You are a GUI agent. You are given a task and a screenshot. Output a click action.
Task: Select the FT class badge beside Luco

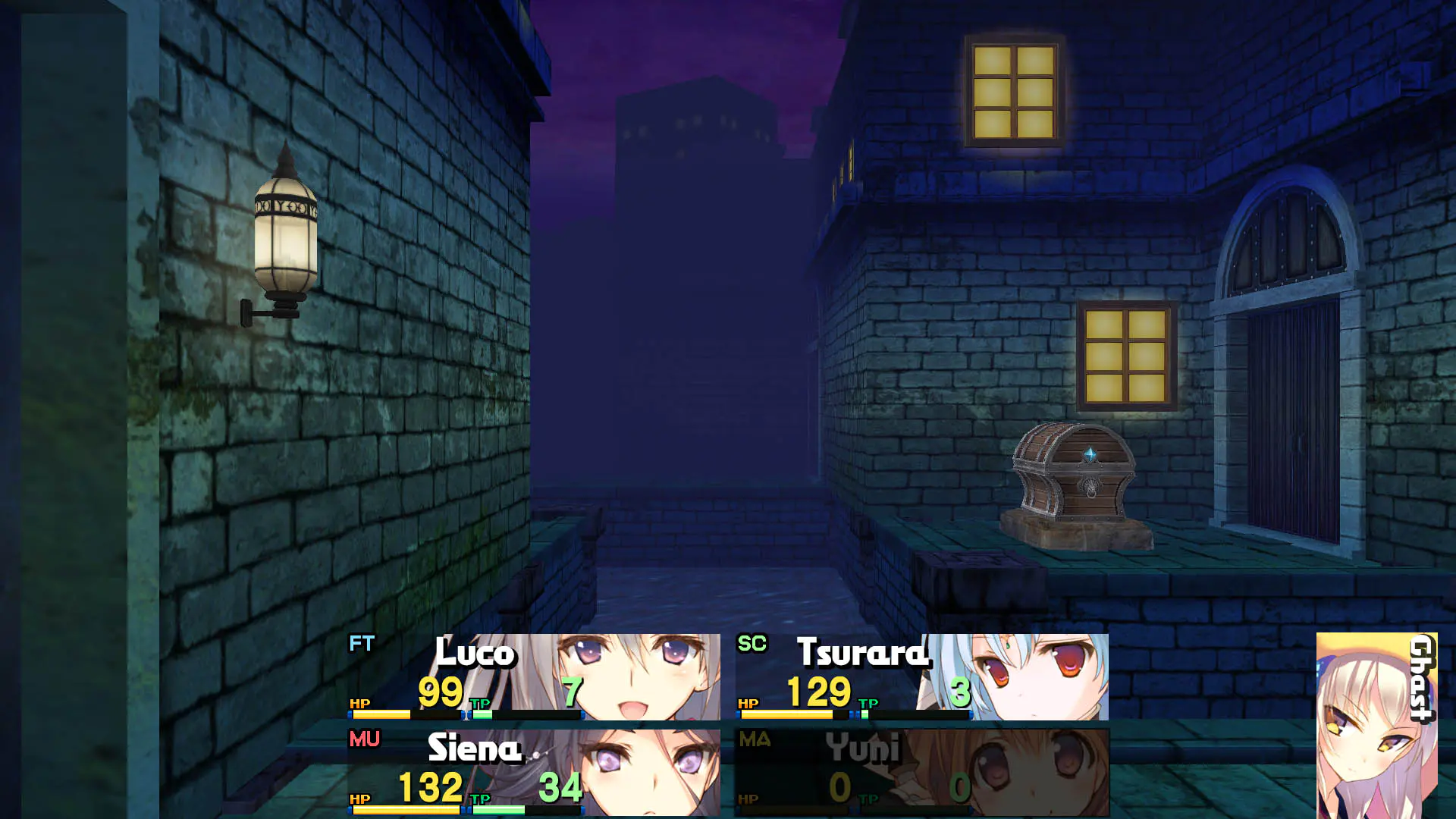click(x=363, y=643)
